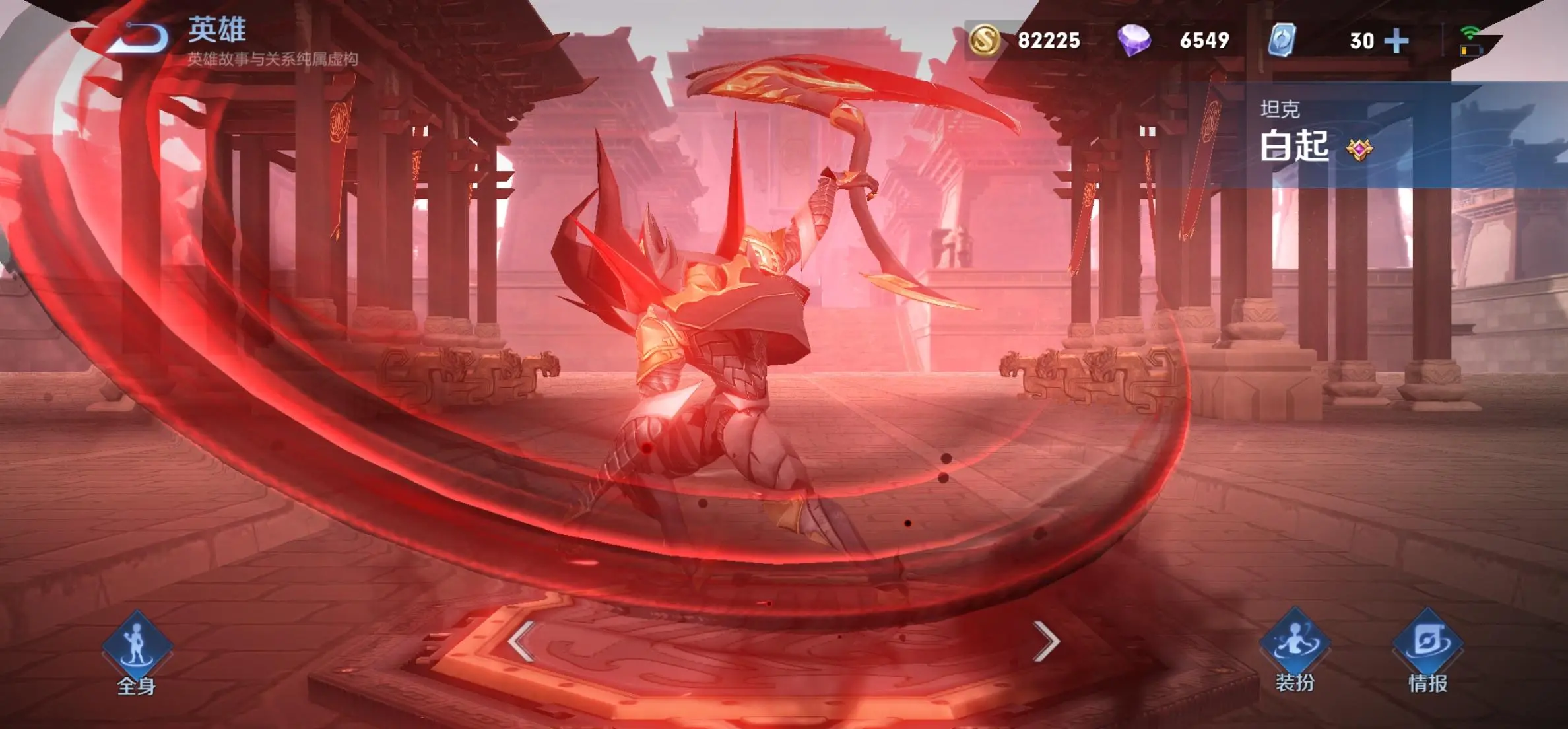Tap the purple diamond currency icon

click(1134, 40)
